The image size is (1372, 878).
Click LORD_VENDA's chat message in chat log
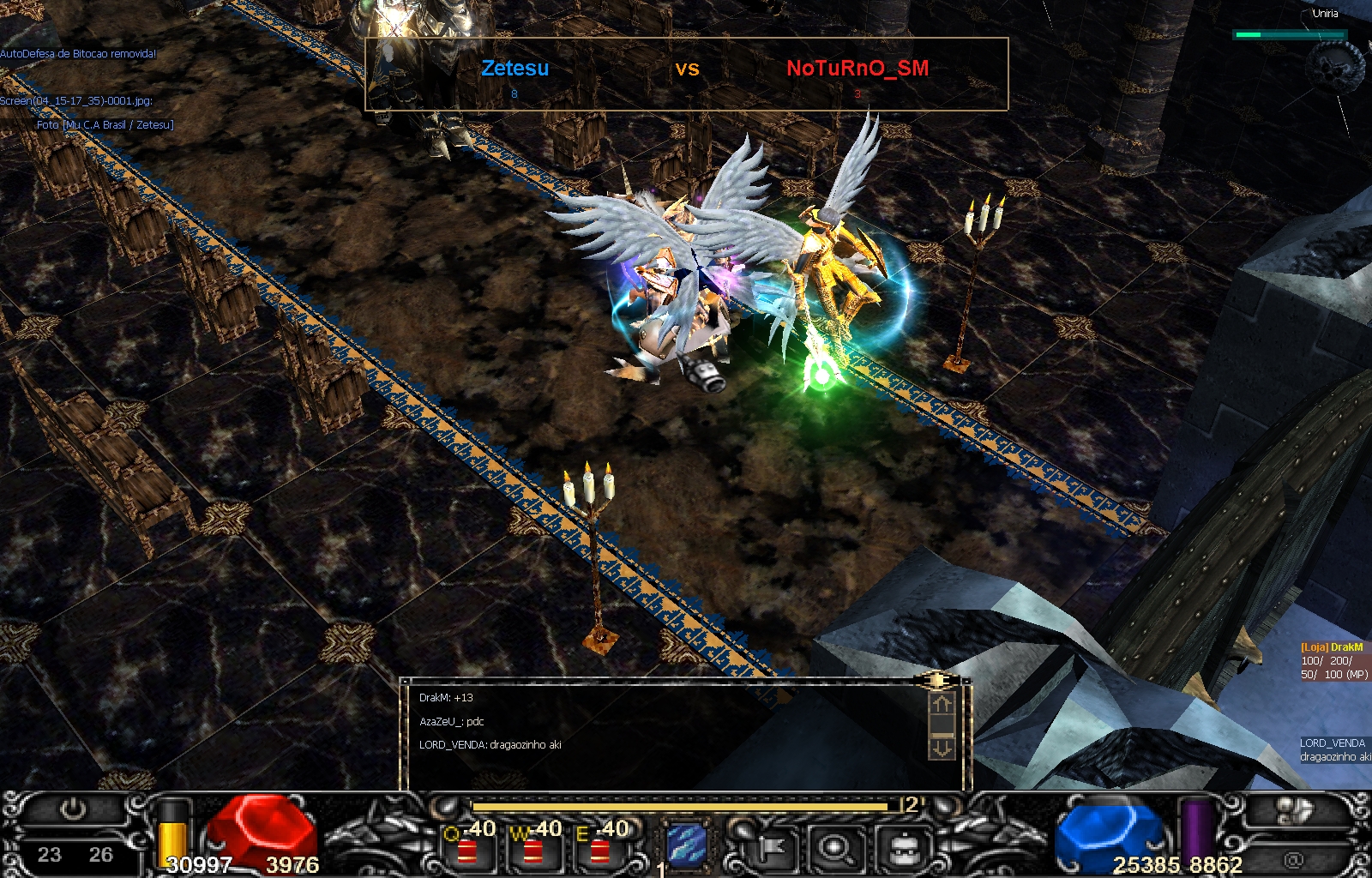[x=490, y=745]
